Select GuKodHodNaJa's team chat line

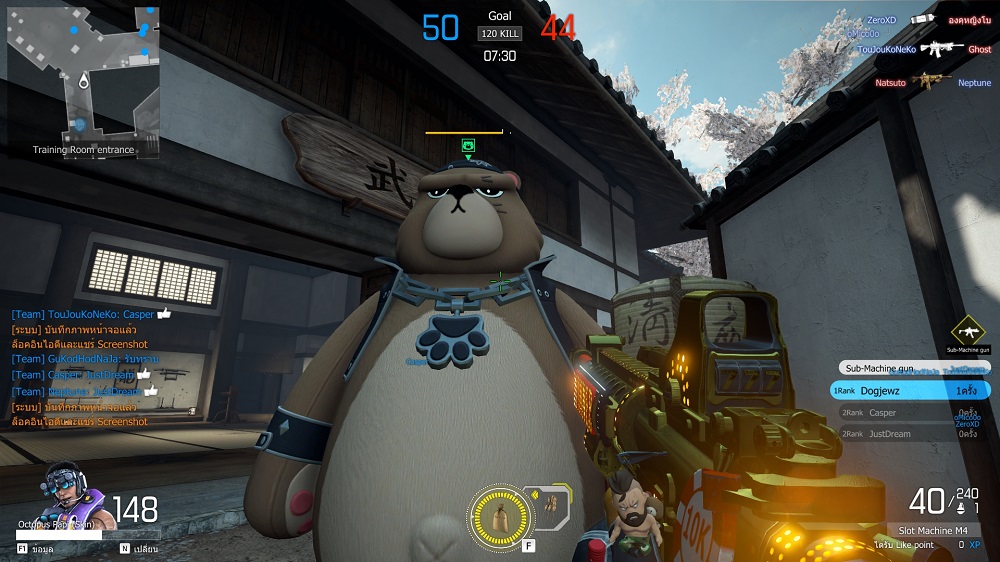click(x=92, y=358)
